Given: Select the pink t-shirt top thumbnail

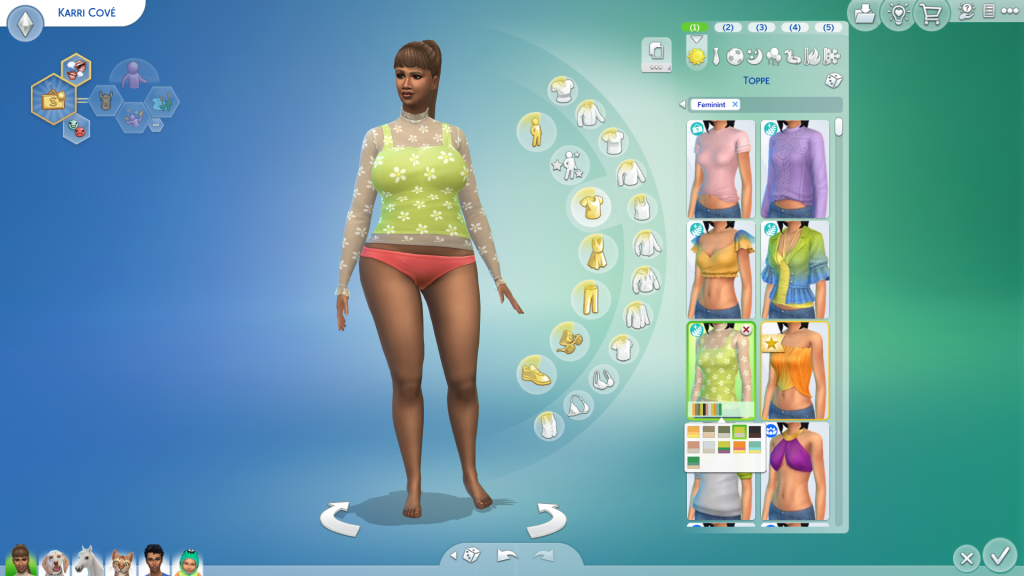Looking at the screenshot, I should point(721,168).
